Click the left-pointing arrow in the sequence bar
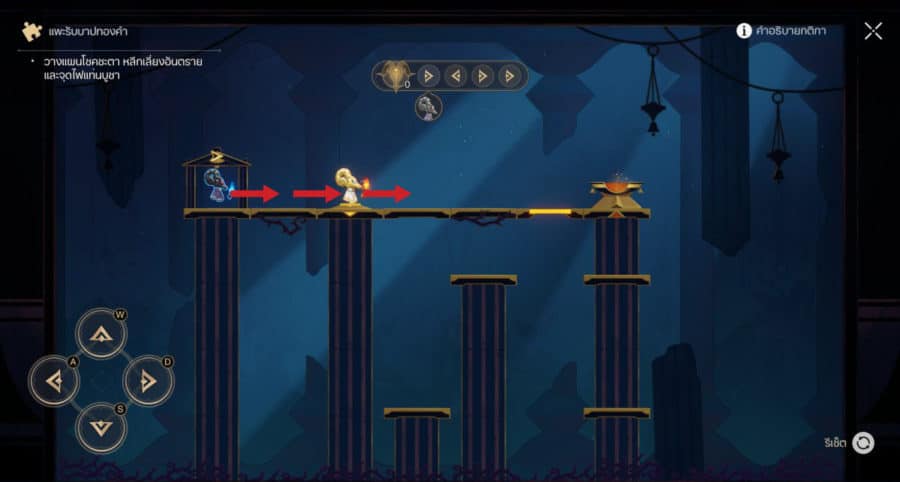This screenshot has height=482, width=900. (456, 76)
